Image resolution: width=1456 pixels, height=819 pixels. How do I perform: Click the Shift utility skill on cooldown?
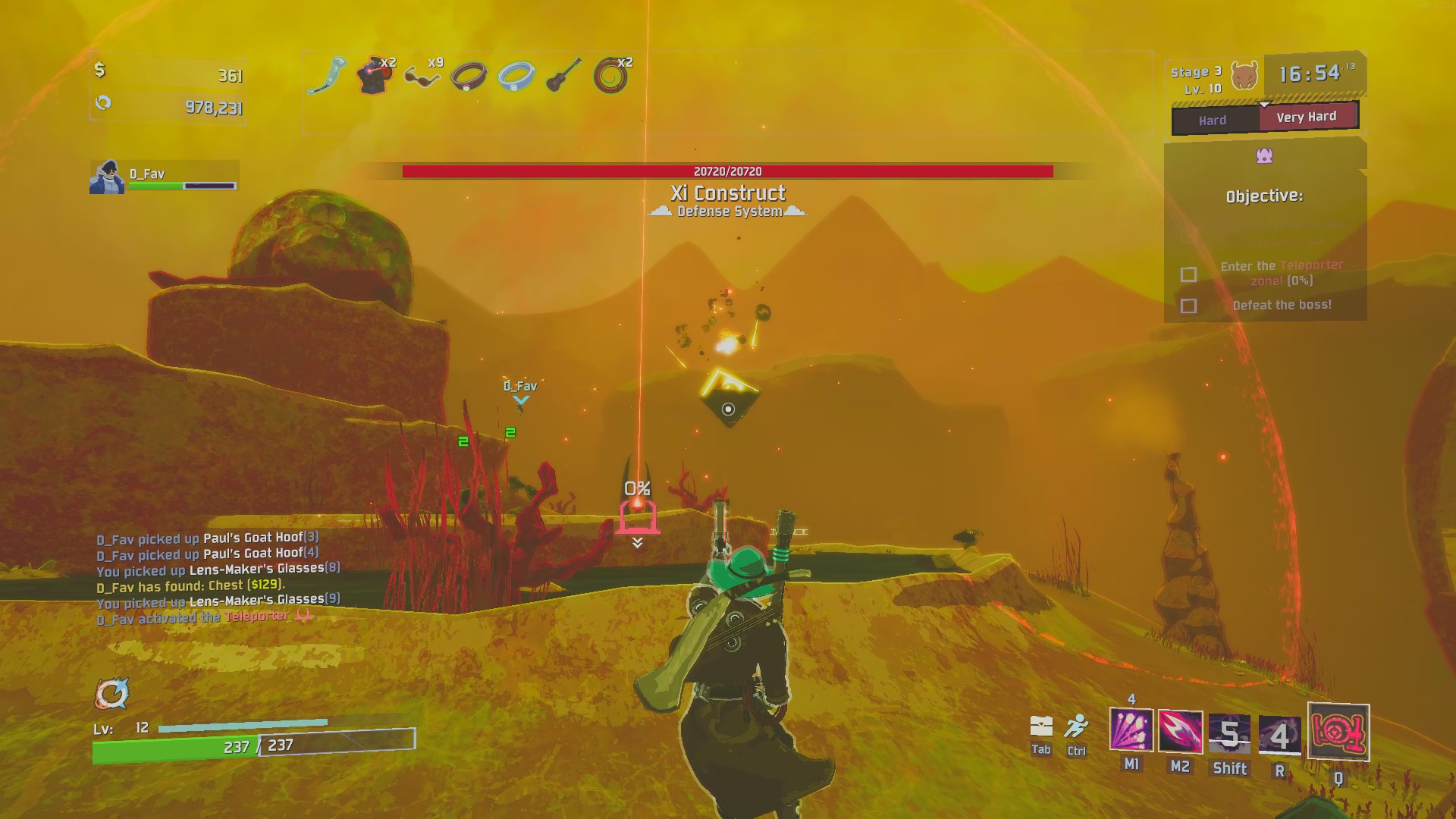click(1229, 734)
